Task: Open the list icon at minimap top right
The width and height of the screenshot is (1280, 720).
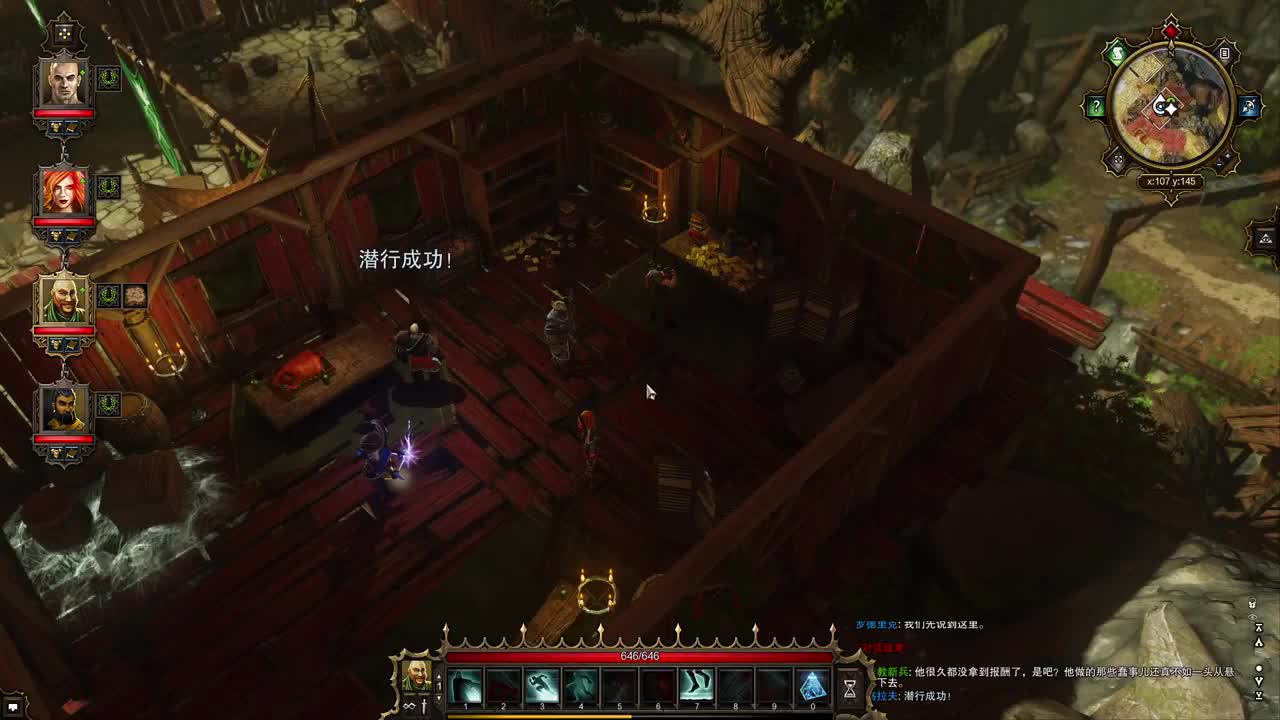Action: pyautogui.click(x=1224, y=53)
